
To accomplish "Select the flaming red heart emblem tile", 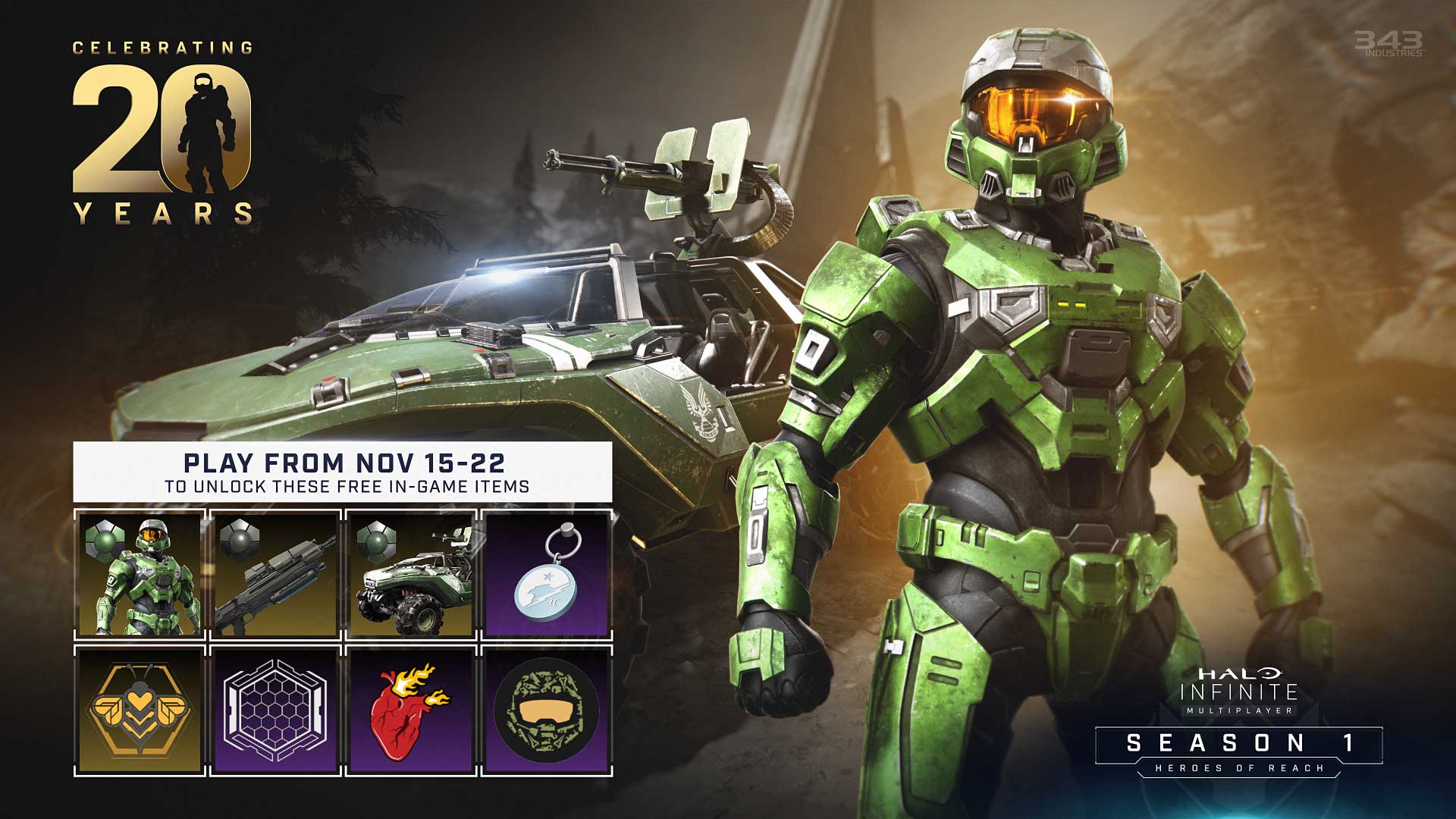I will pyautogui.click(x=411, y=711).
